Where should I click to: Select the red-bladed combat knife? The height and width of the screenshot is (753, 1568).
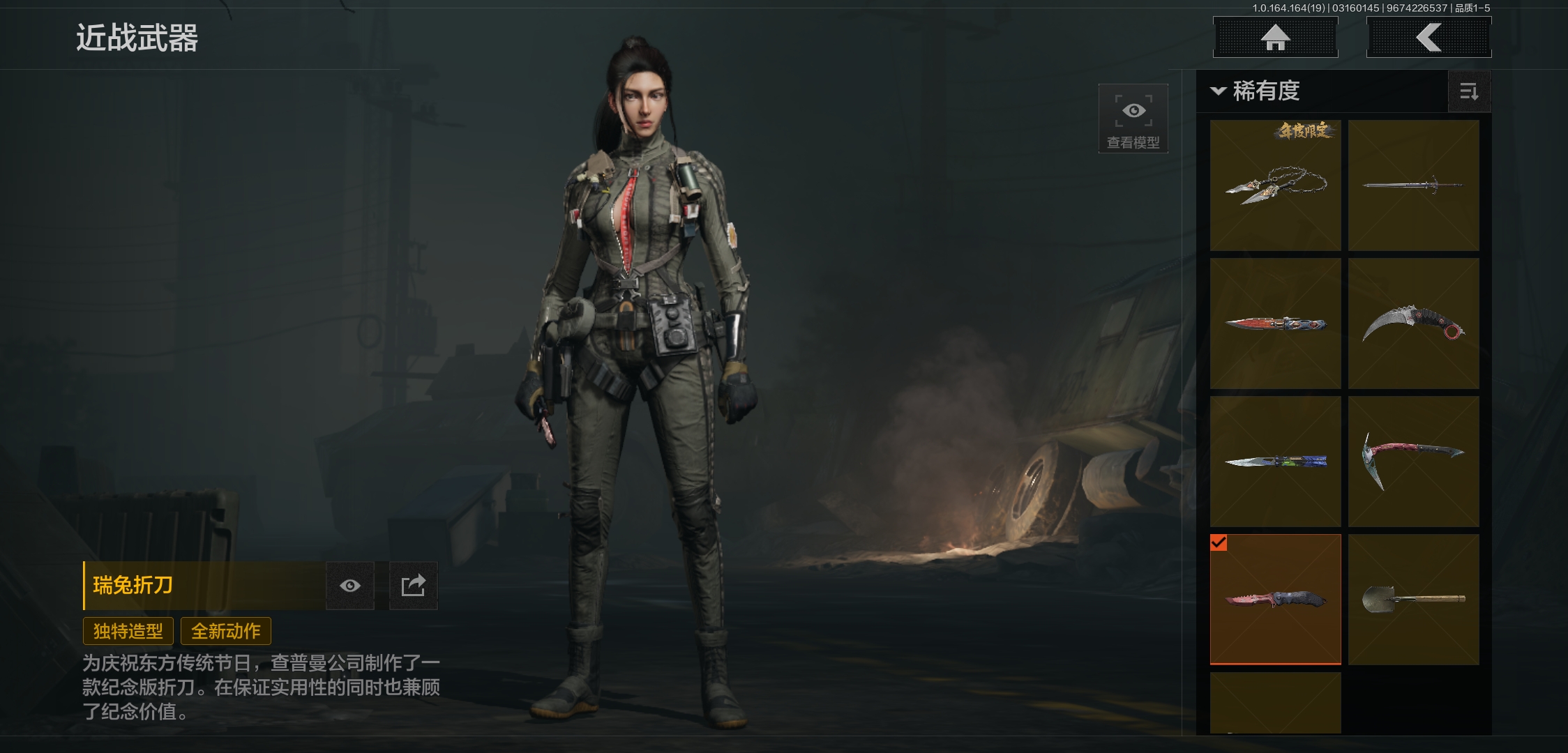pos(1275,324)
